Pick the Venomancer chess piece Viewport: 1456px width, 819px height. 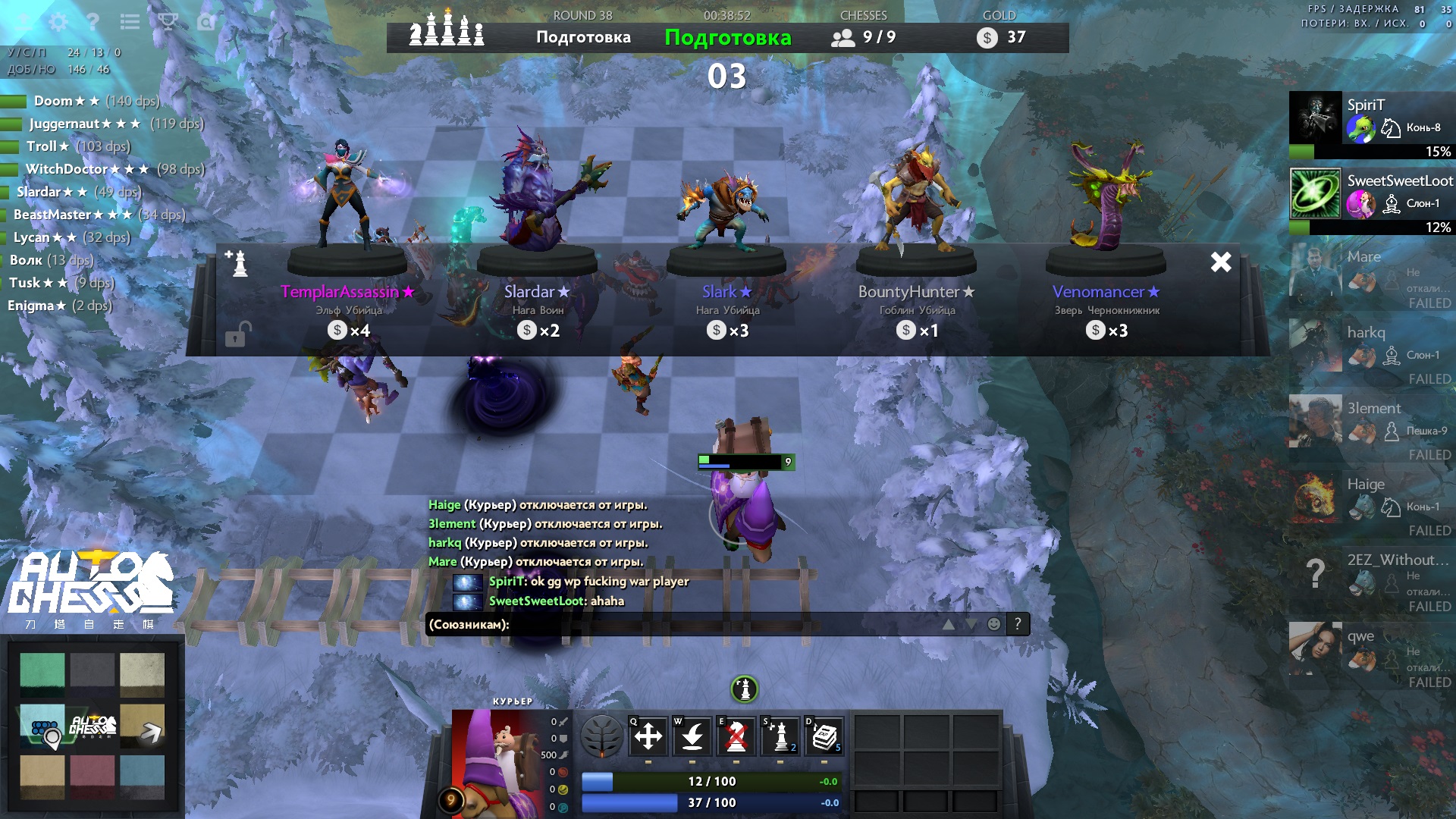pos(1106,292)
